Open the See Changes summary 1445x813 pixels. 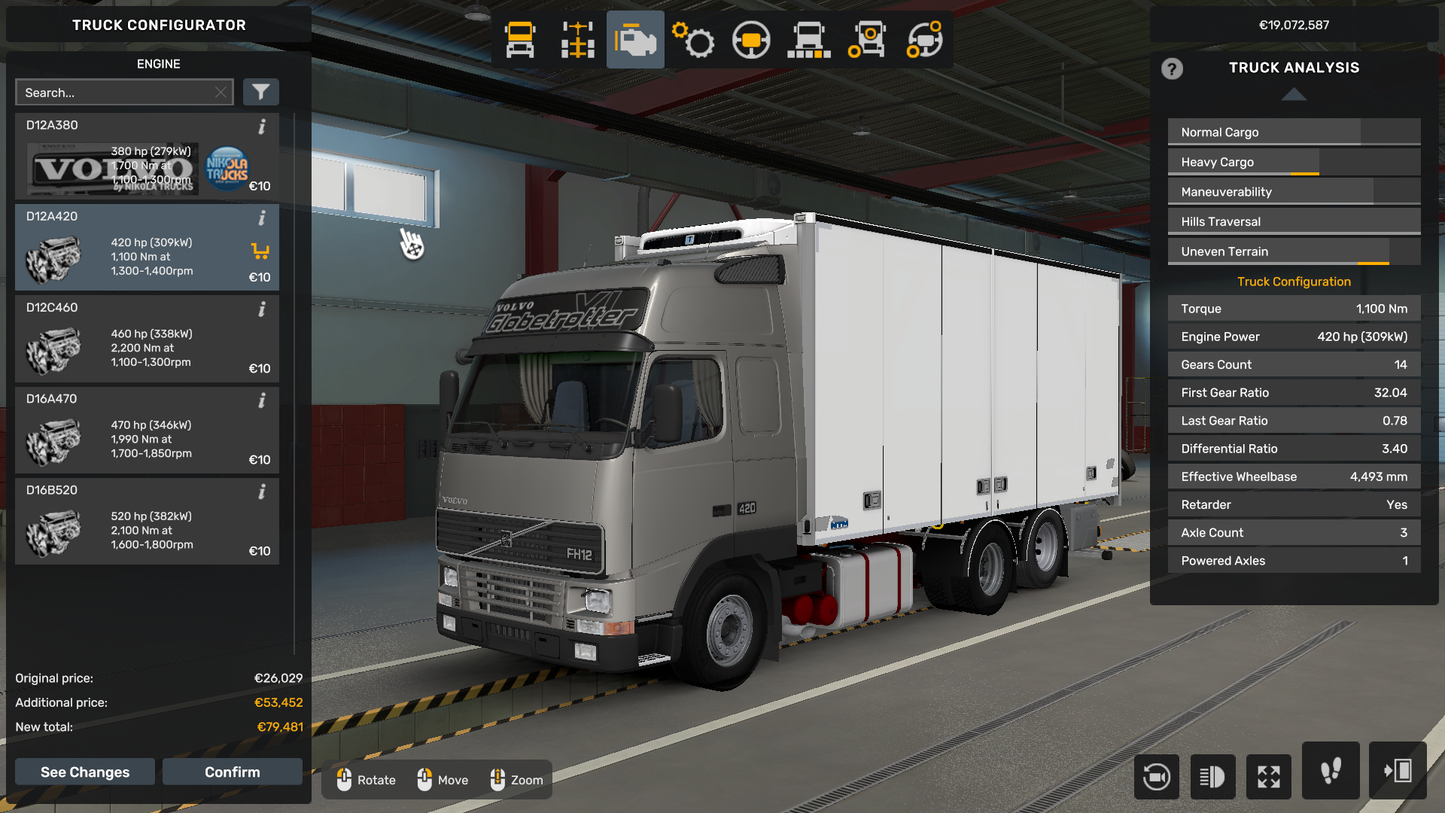click(x=85, y=772)
